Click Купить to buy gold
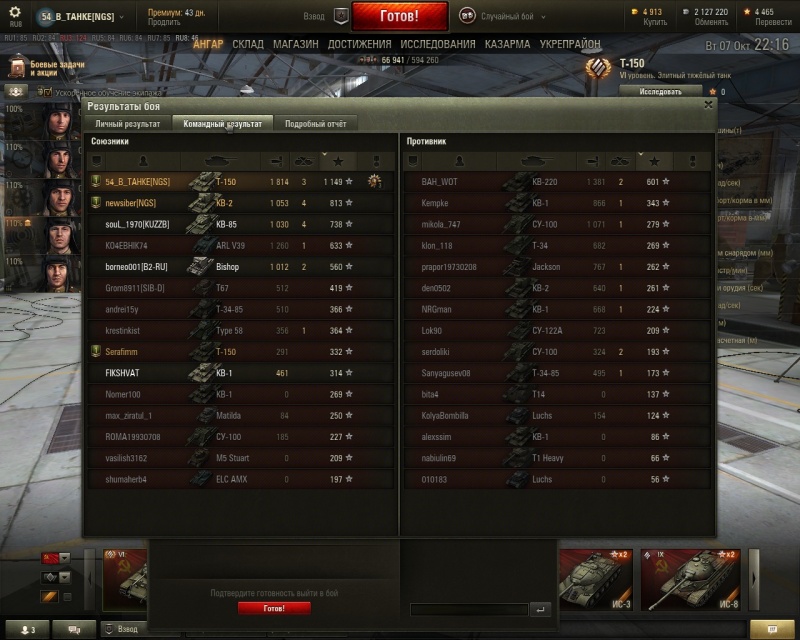Screen dimensions: 800x640 click(x=655, y=22)
